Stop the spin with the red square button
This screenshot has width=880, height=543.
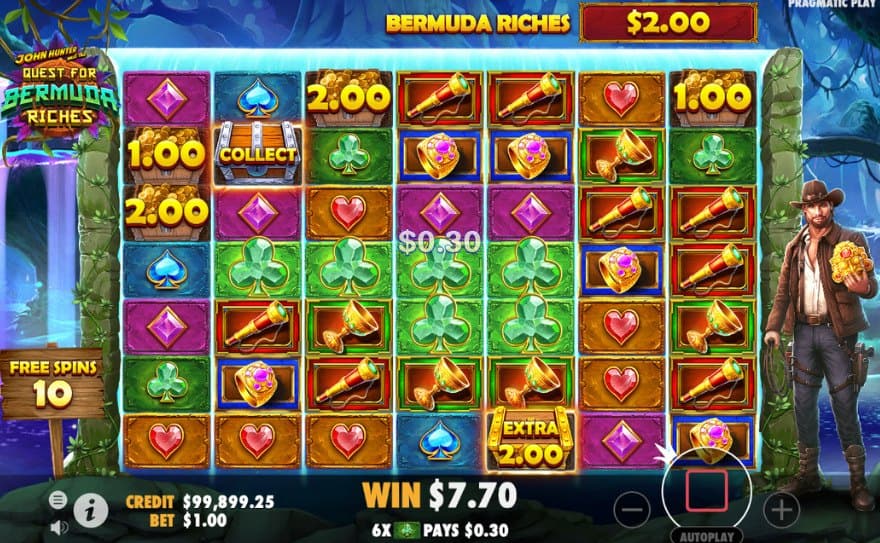[708, 489]
